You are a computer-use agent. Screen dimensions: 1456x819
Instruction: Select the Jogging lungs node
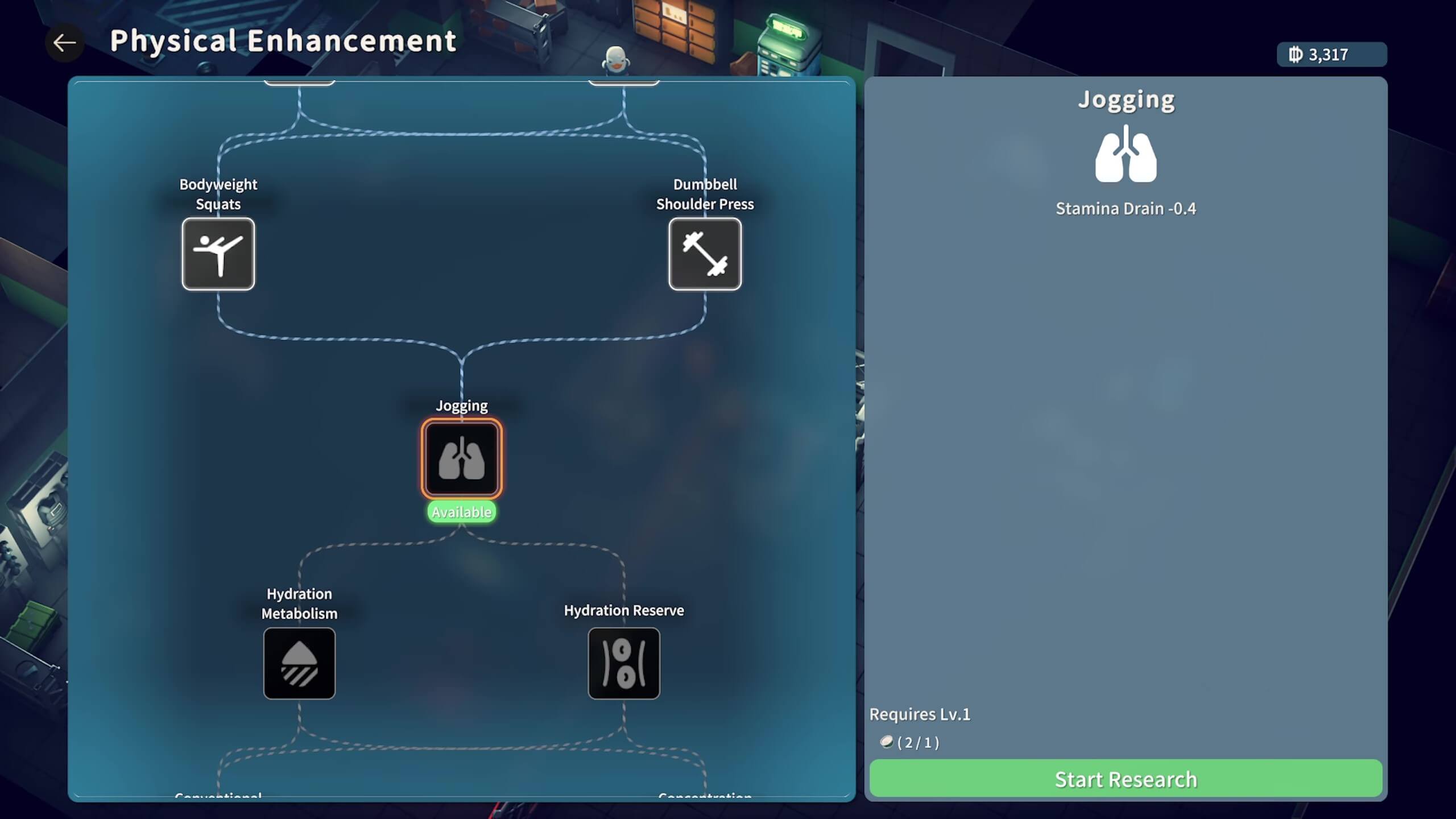click(x=461, y=458)
